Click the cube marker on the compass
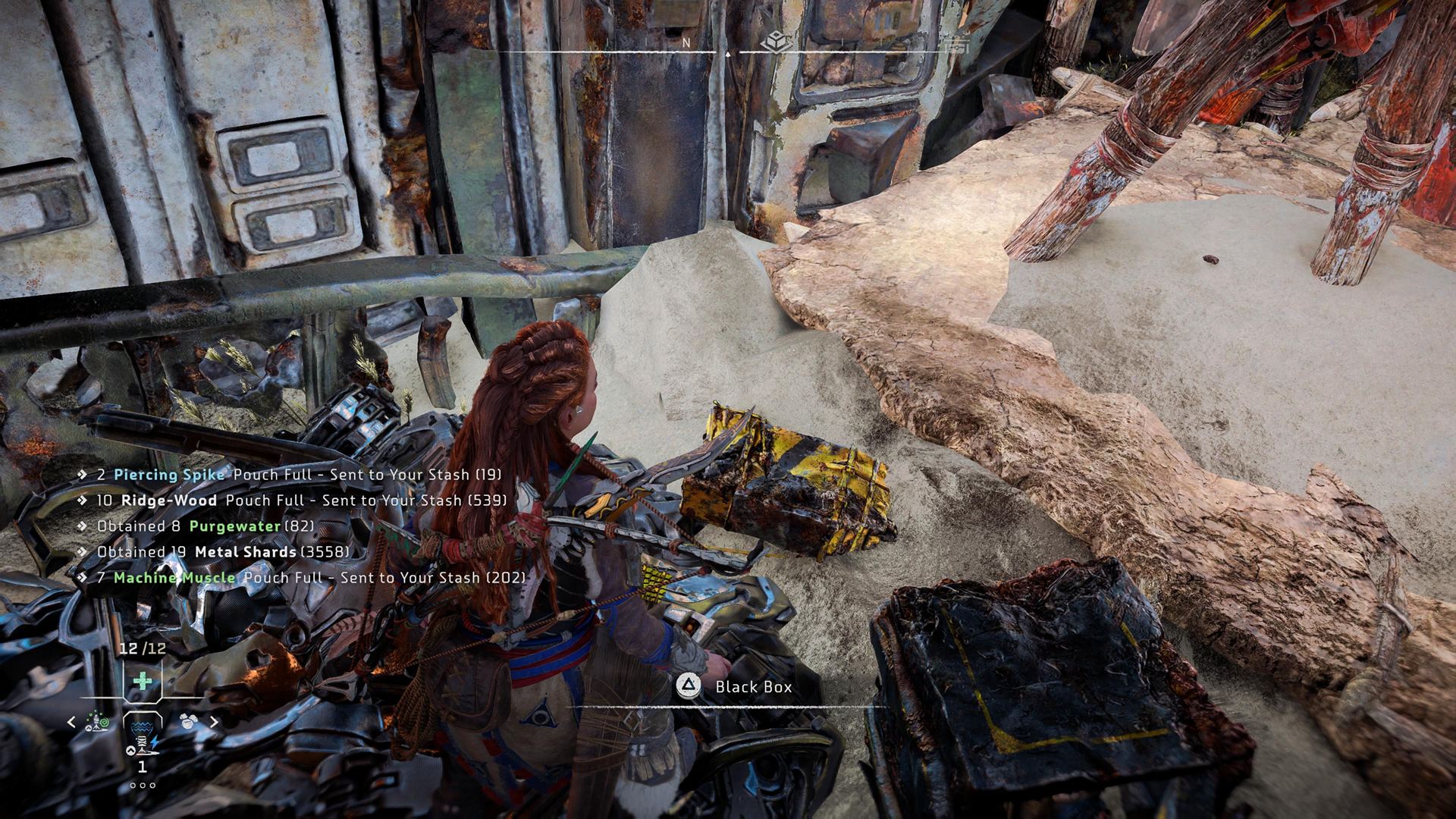The image size is (1456, 819). coord(777,43)
